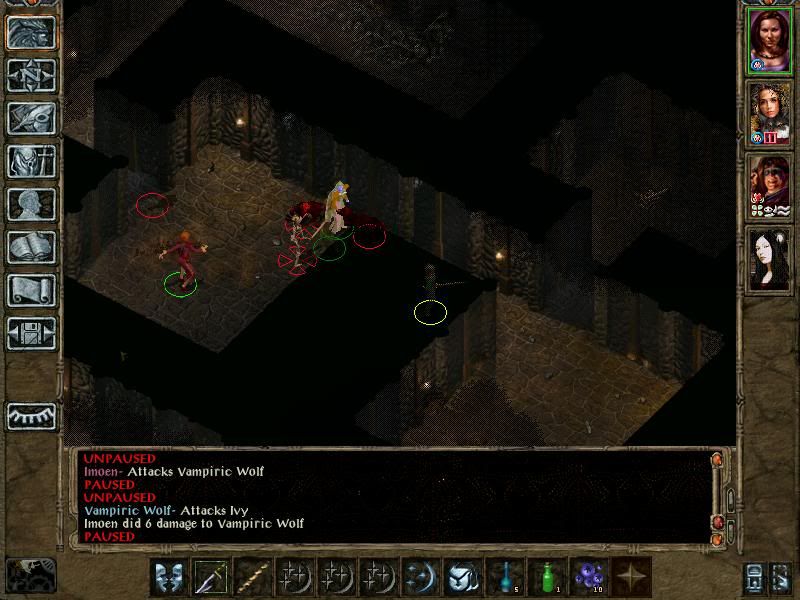The width and height of the screenshot is (800, 600).
Task: Select the wooden staff weapon slot
Action: pyautogui.click(x=253, y=578)
